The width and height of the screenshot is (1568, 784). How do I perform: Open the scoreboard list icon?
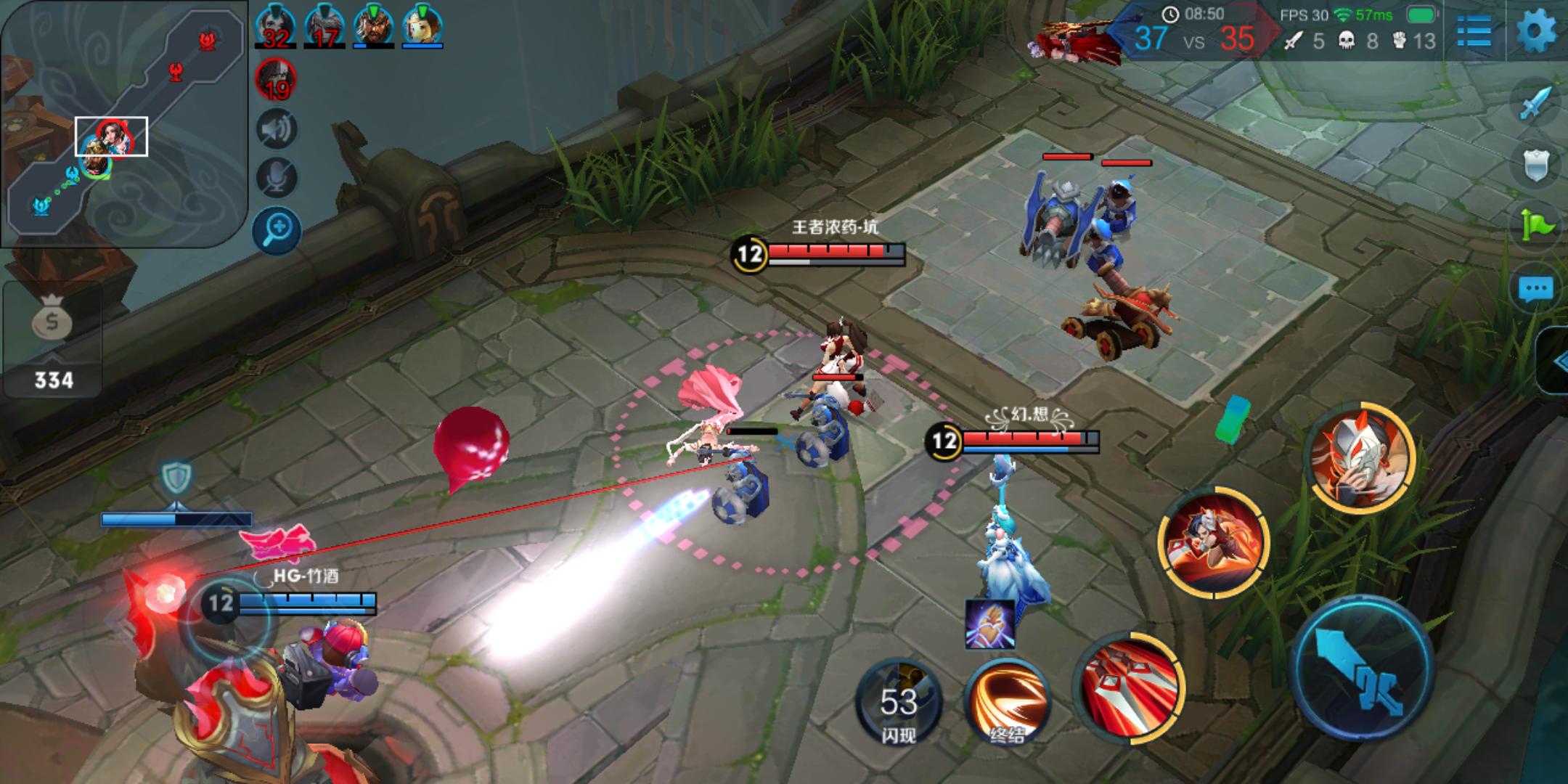click(x=1474, y=31)
